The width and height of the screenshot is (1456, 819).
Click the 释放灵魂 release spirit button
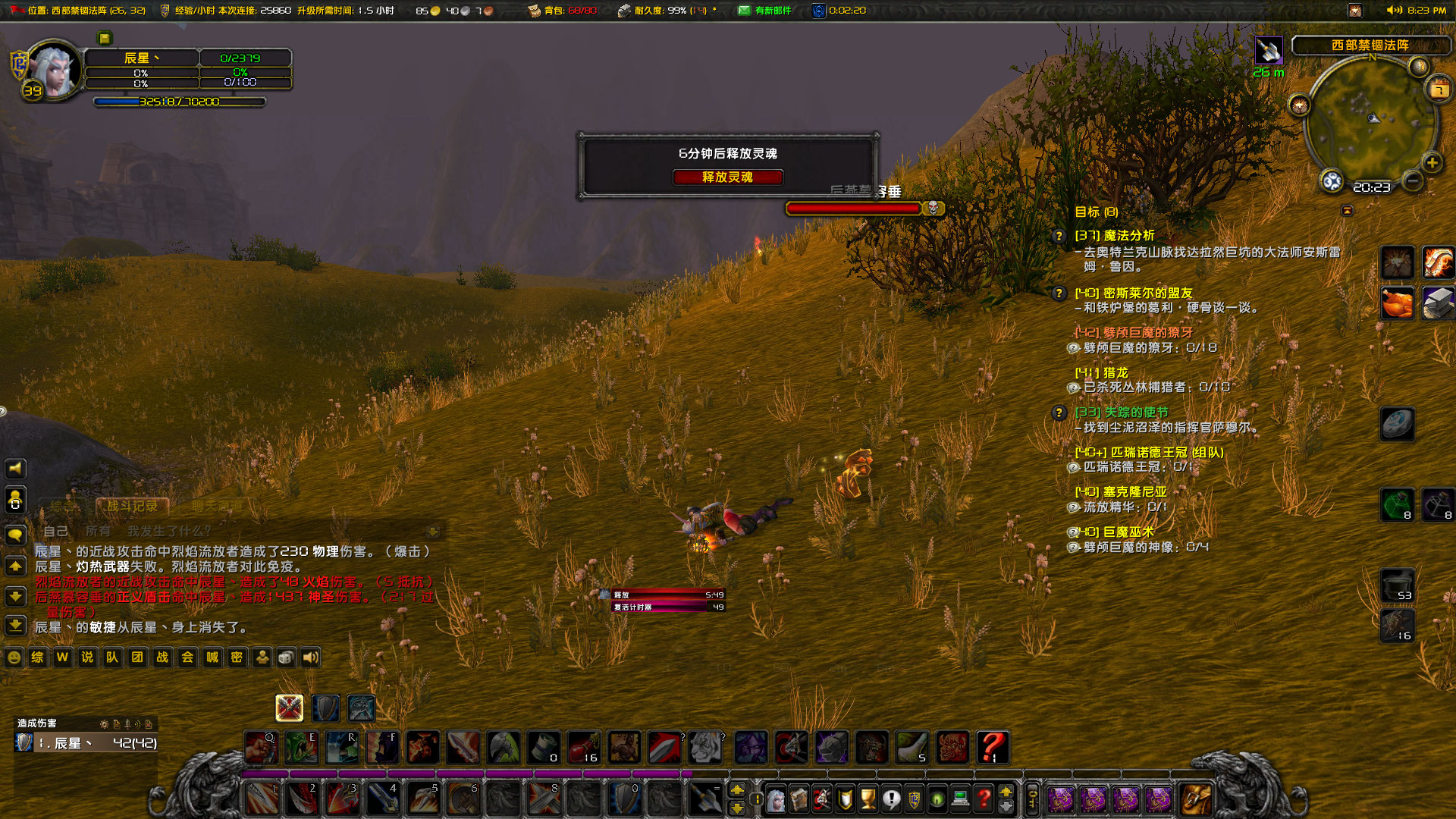(728, 177)
